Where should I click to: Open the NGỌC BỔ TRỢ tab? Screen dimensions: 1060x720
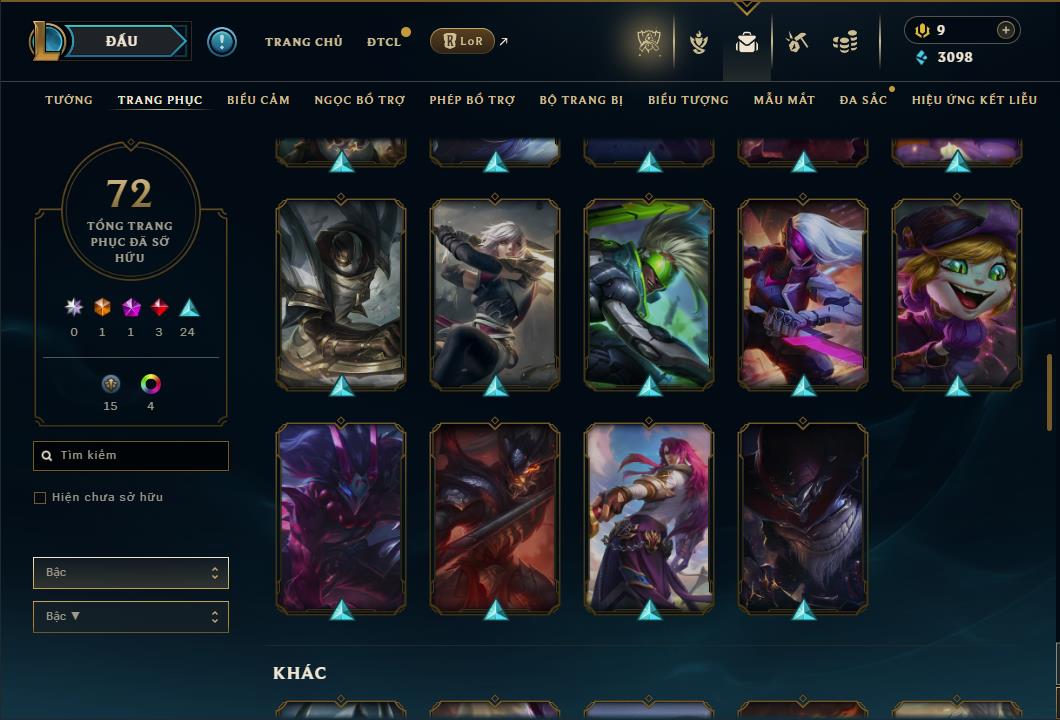click(x=360, y=100)
